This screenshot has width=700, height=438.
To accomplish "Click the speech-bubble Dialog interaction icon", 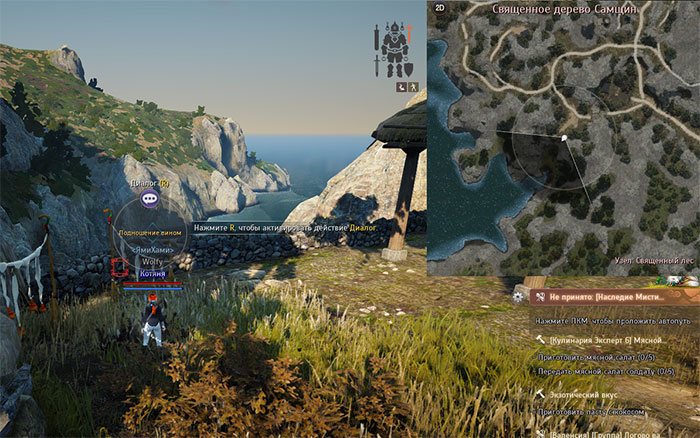I will tap(150, 199).
